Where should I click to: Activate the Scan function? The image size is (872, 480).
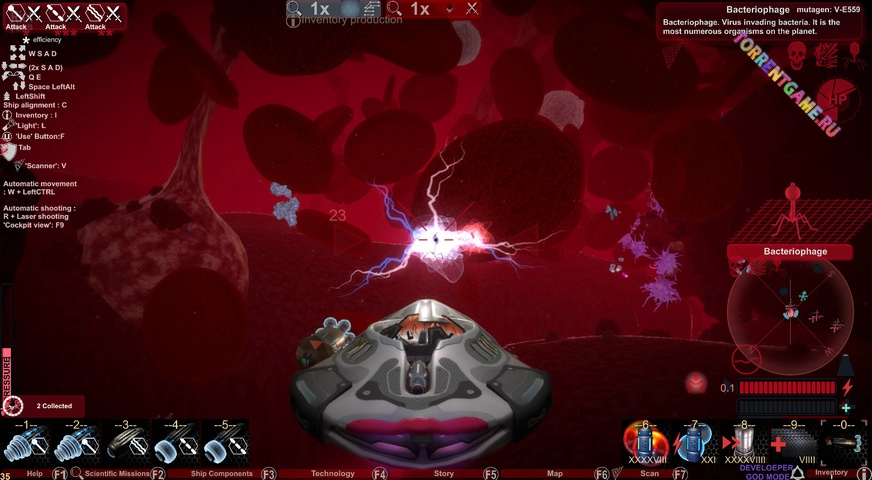[x=650, y=473]
